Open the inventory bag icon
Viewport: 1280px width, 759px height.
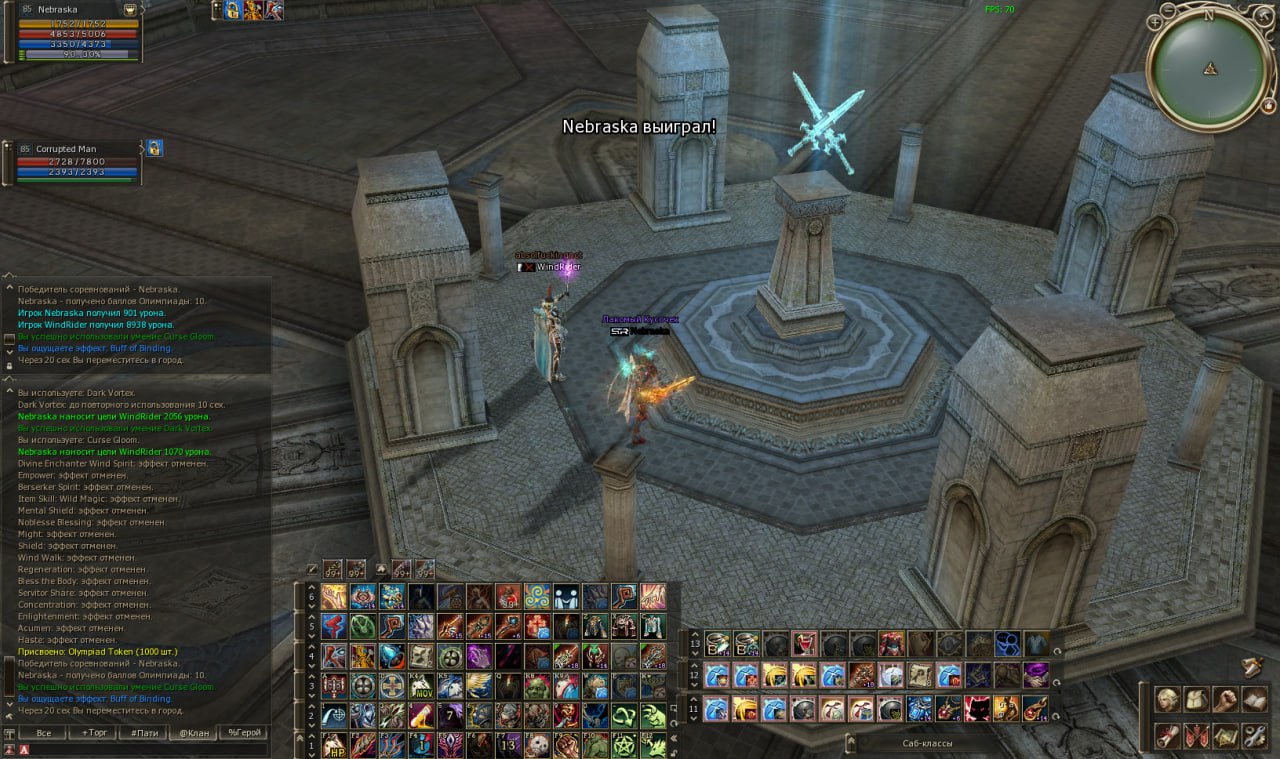coord(1196,699)
